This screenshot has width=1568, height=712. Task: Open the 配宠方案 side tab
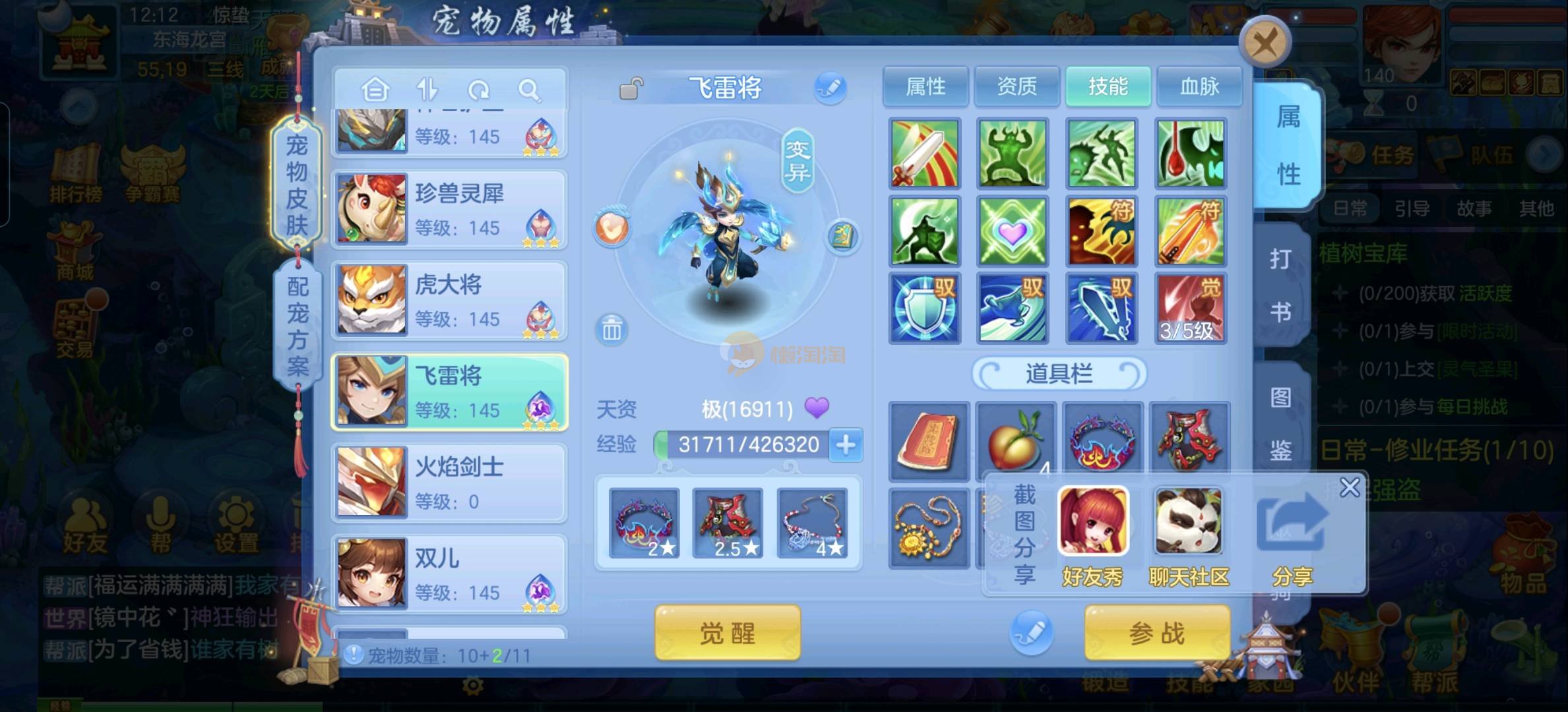(x=297, y=325)
